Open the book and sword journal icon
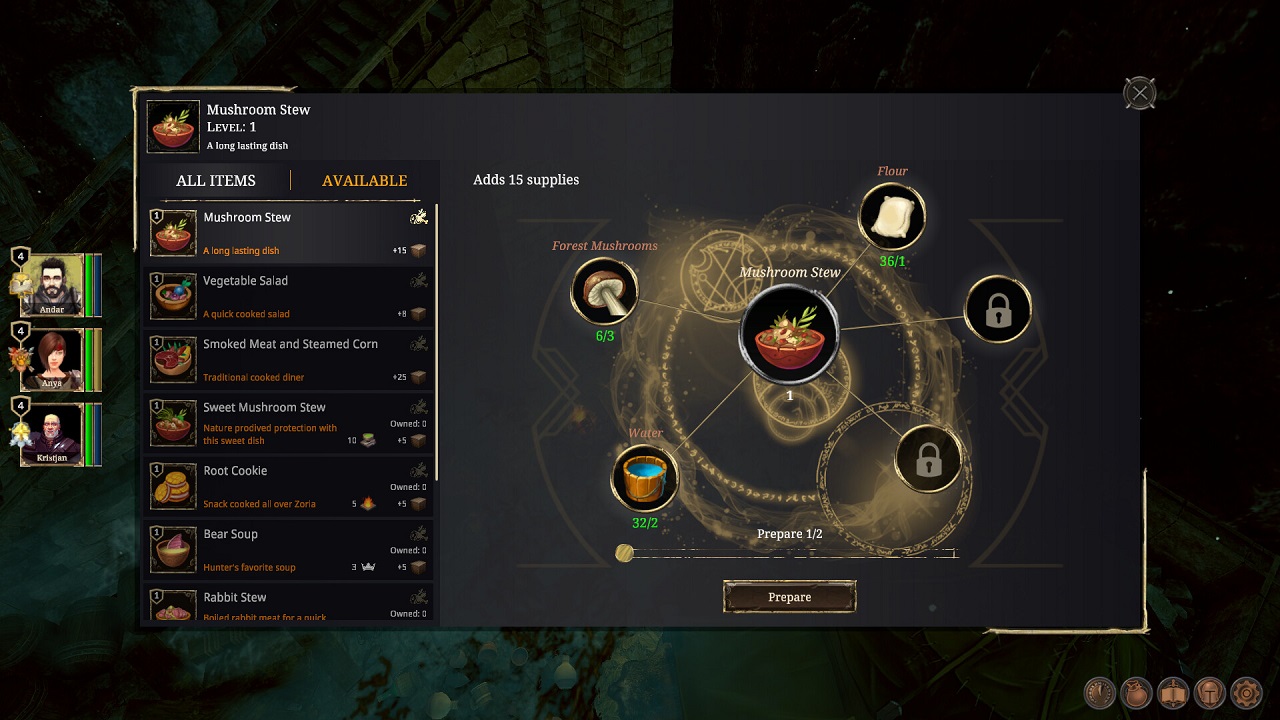Viewport: 1280px width, 720px height. tap(1173, 692)
